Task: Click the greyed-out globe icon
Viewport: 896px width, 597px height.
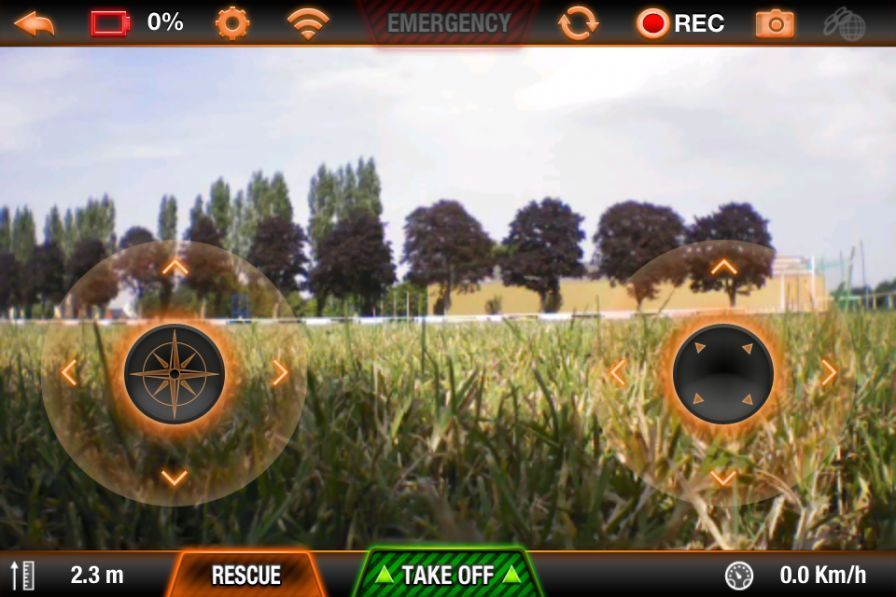Action: click(x=843, y=23)
